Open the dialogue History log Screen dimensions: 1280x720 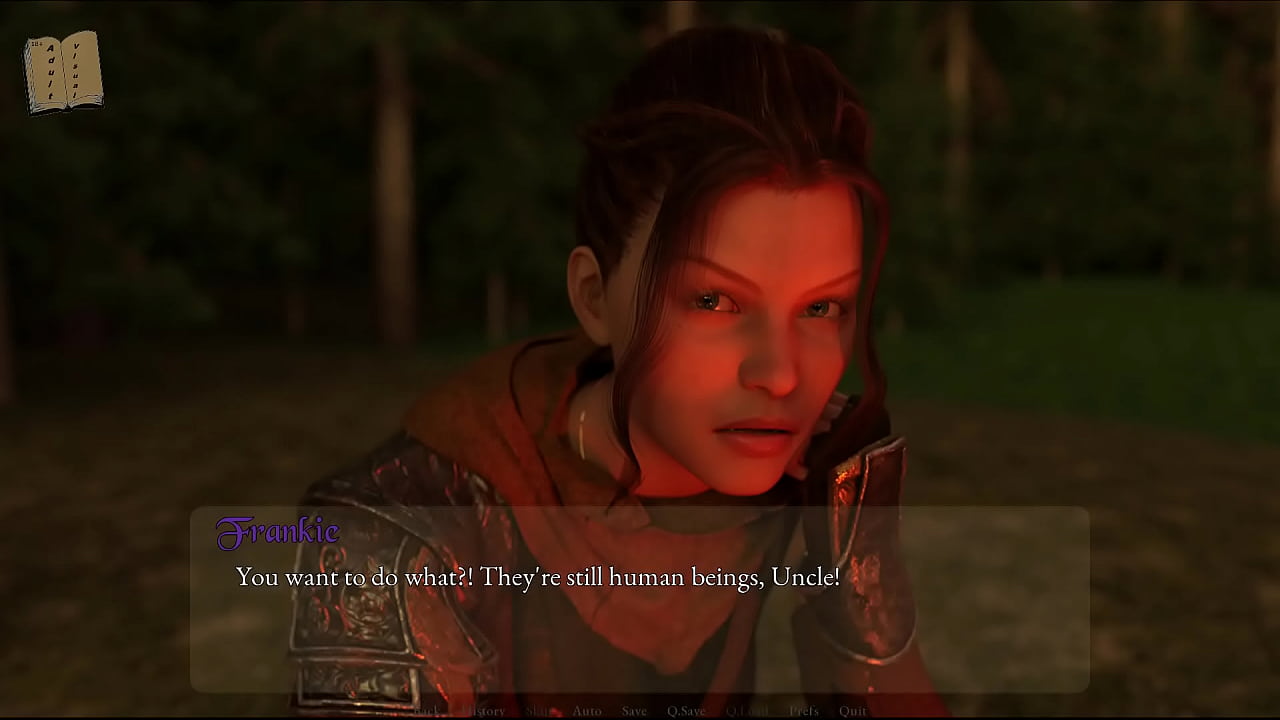[x=485, y=711]
